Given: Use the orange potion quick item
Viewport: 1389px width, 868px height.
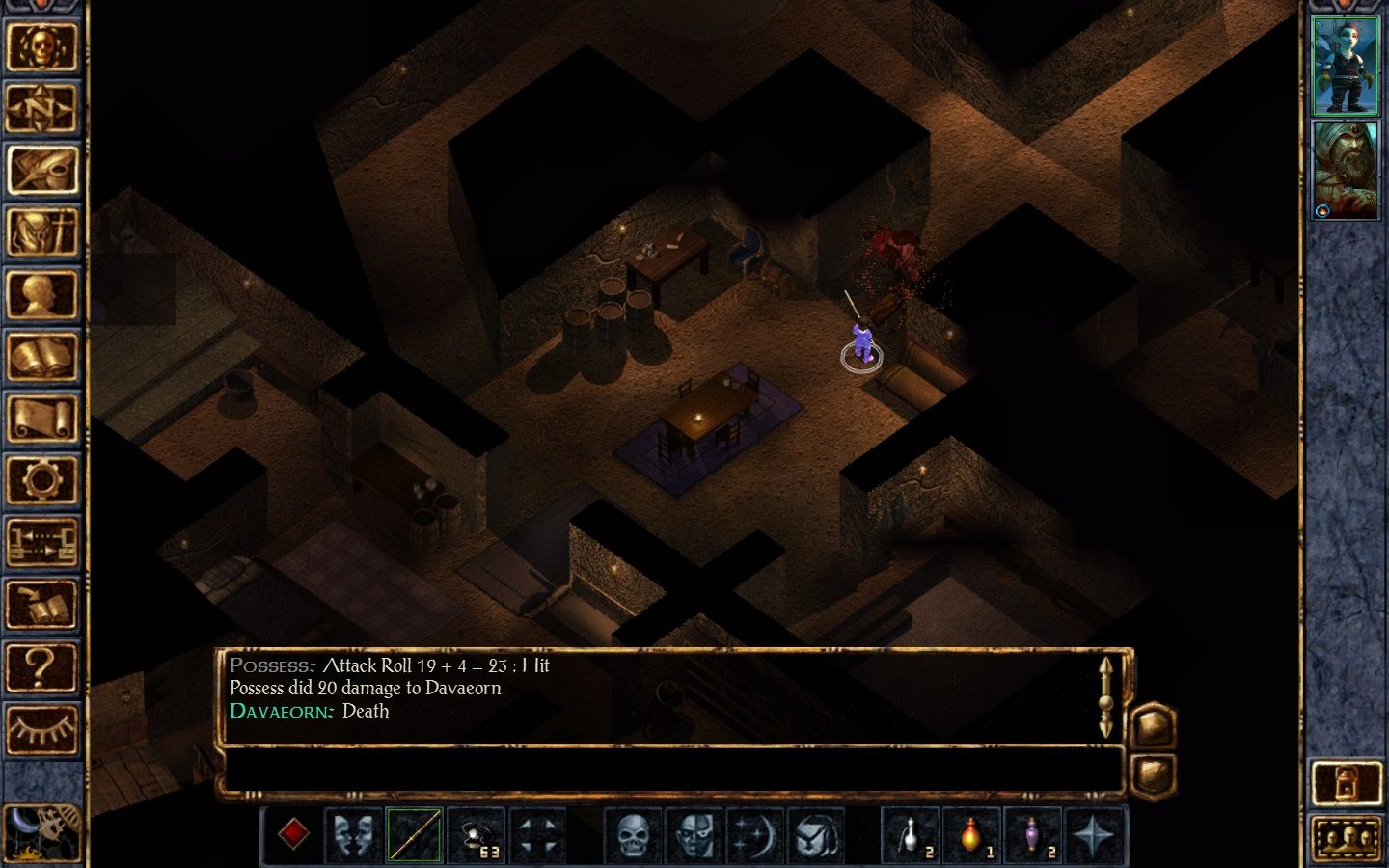Looking at the screenshot, I should (x=971, y=834).
